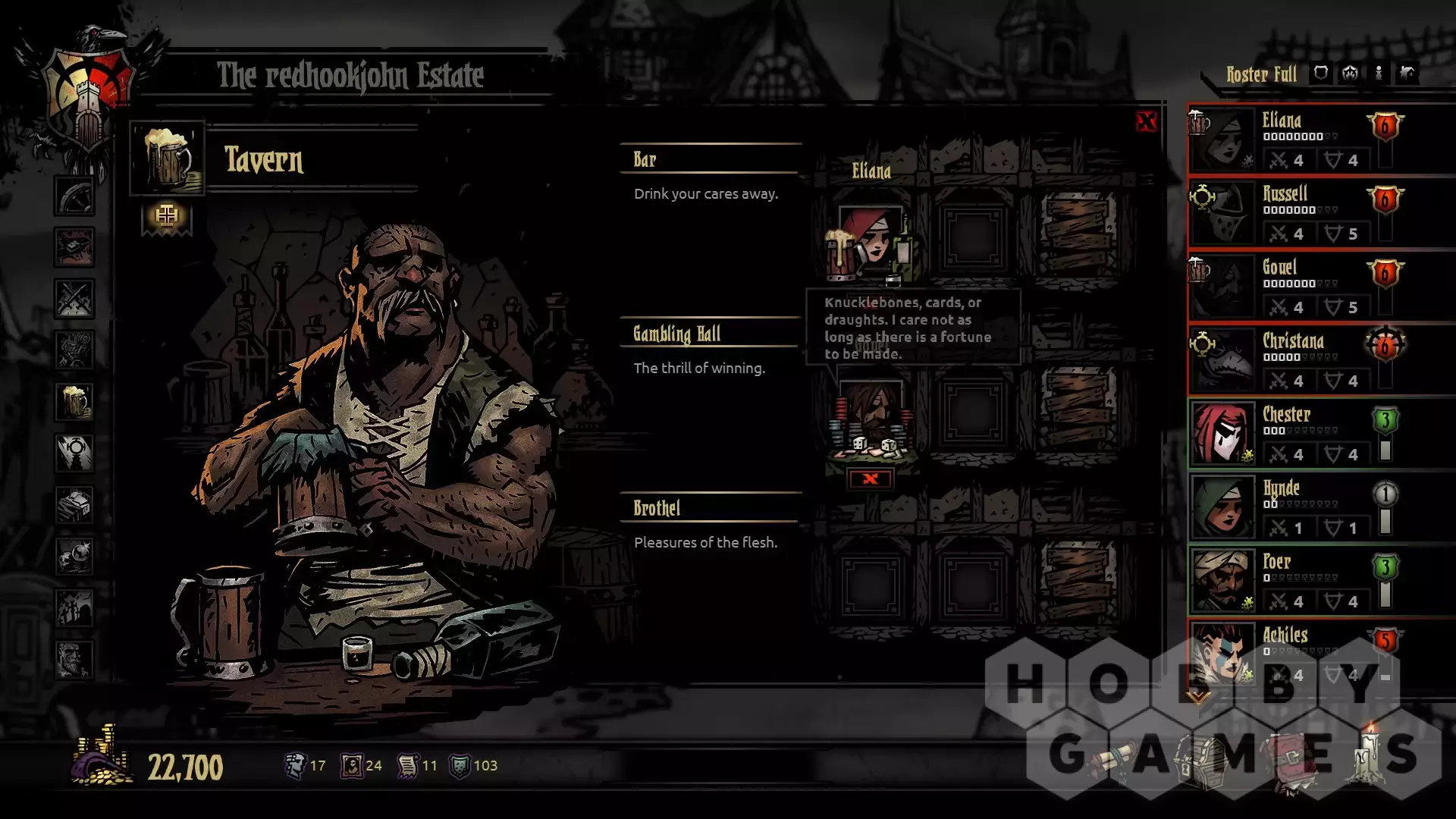Image resolution: width=1456 pixels, height=819 pixels.
Task: Click the house icon above the roster
Action: click(x=1407, y=74)
